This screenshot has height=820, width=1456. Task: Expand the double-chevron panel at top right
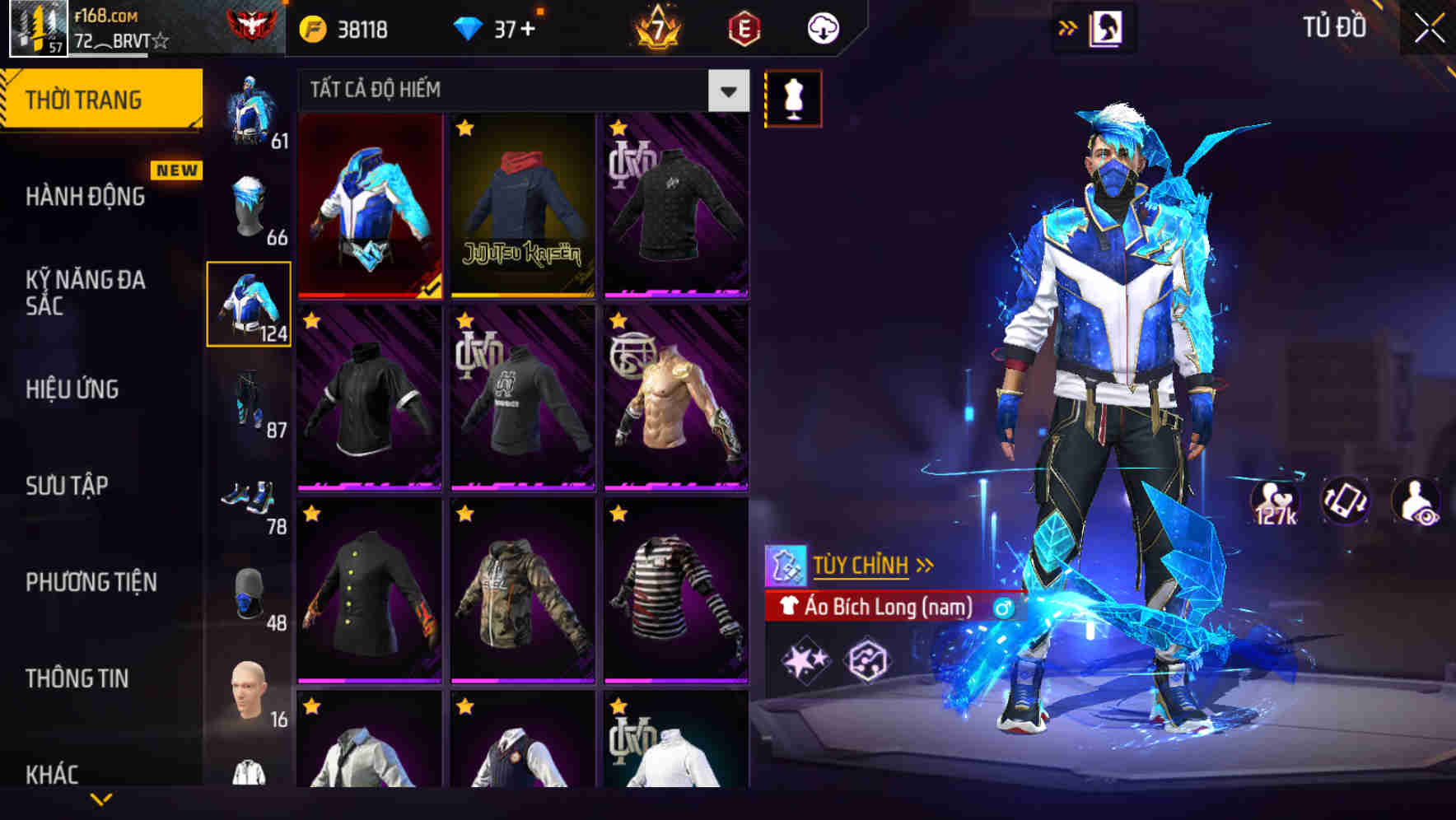tap(1067, 25)
